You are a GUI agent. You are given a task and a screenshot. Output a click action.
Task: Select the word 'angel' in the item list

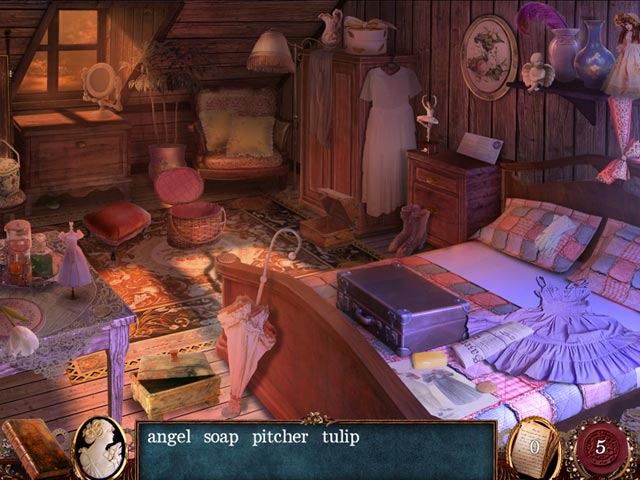[x=169, y=437]
